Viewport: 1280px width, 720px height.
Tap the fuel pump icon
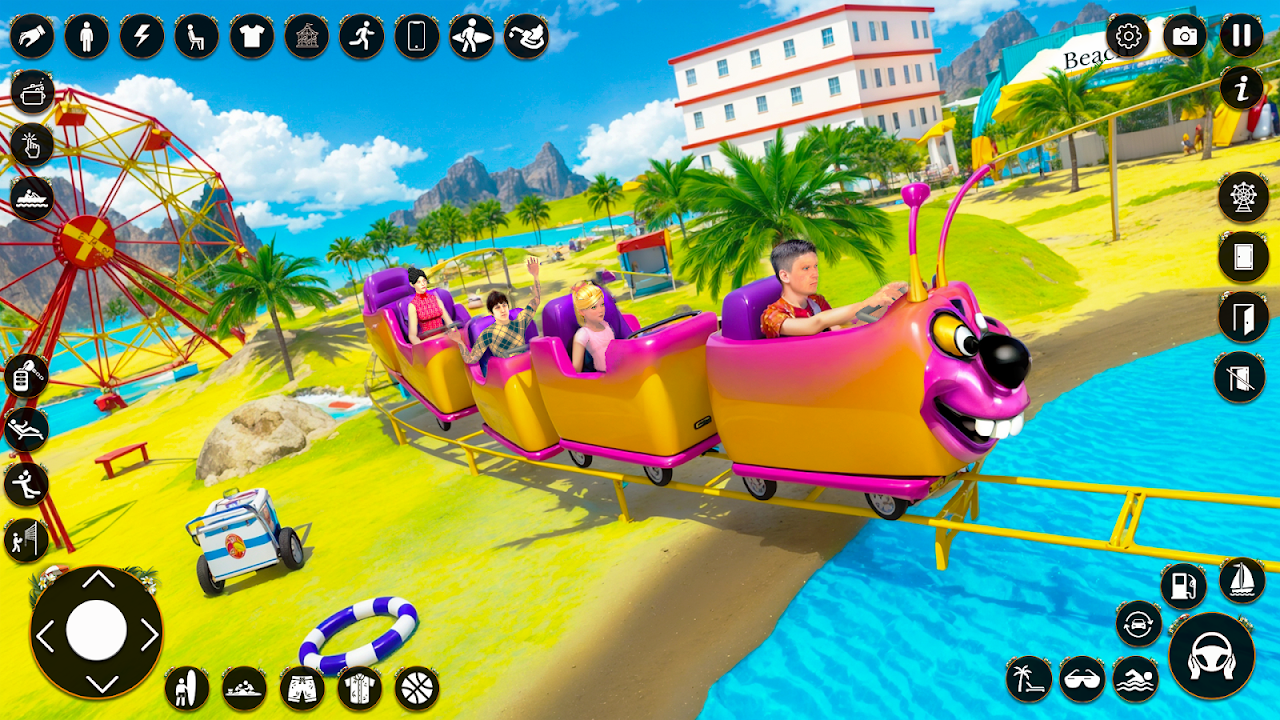[x=1183, y=586]
